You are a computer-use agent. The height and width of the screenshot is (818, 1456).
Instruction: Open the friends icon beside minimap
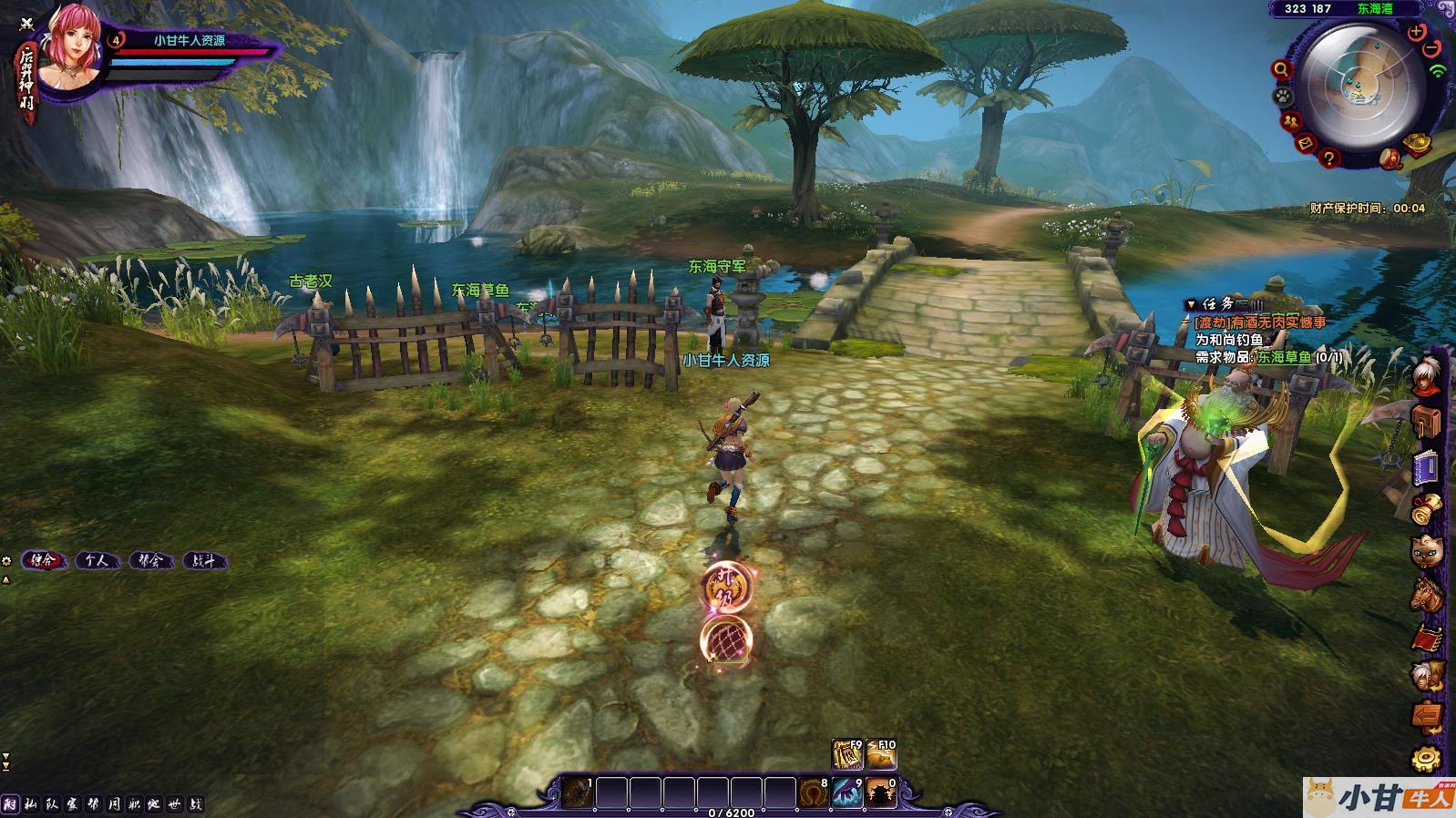click(1289, 120)
